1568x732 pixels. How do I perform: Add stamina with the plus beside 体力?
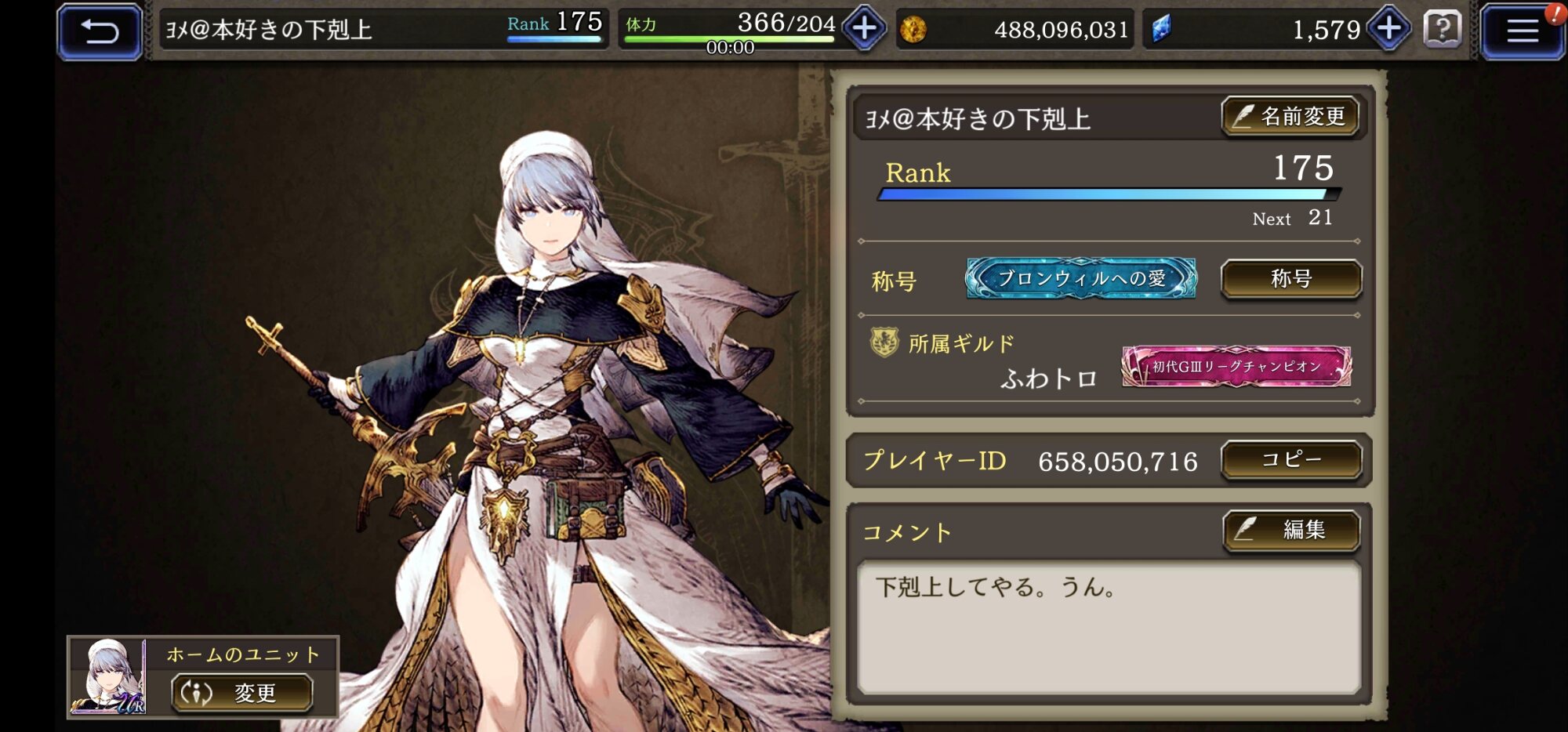click(x=864, y=29)
